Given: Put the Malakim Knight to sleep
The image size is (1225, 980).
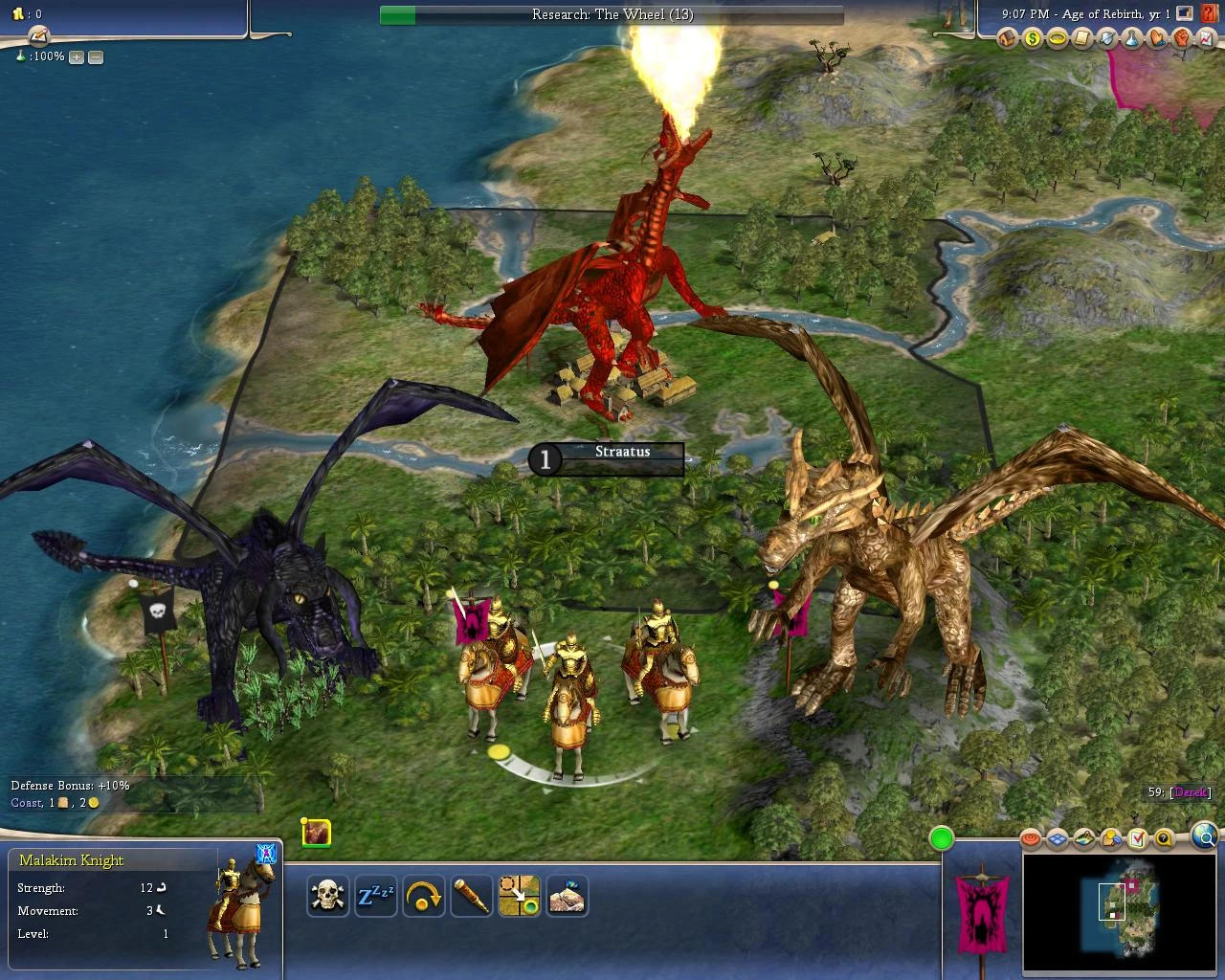Looking at the screenshot, I should [376, 897].
